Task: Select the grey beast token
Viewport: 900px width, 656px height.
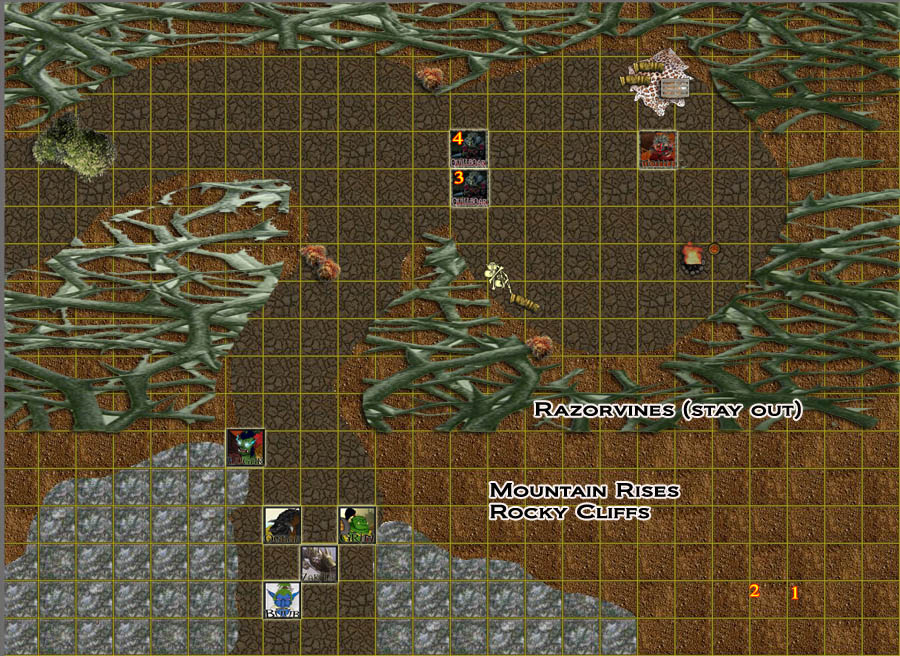Action: point(319,564)
